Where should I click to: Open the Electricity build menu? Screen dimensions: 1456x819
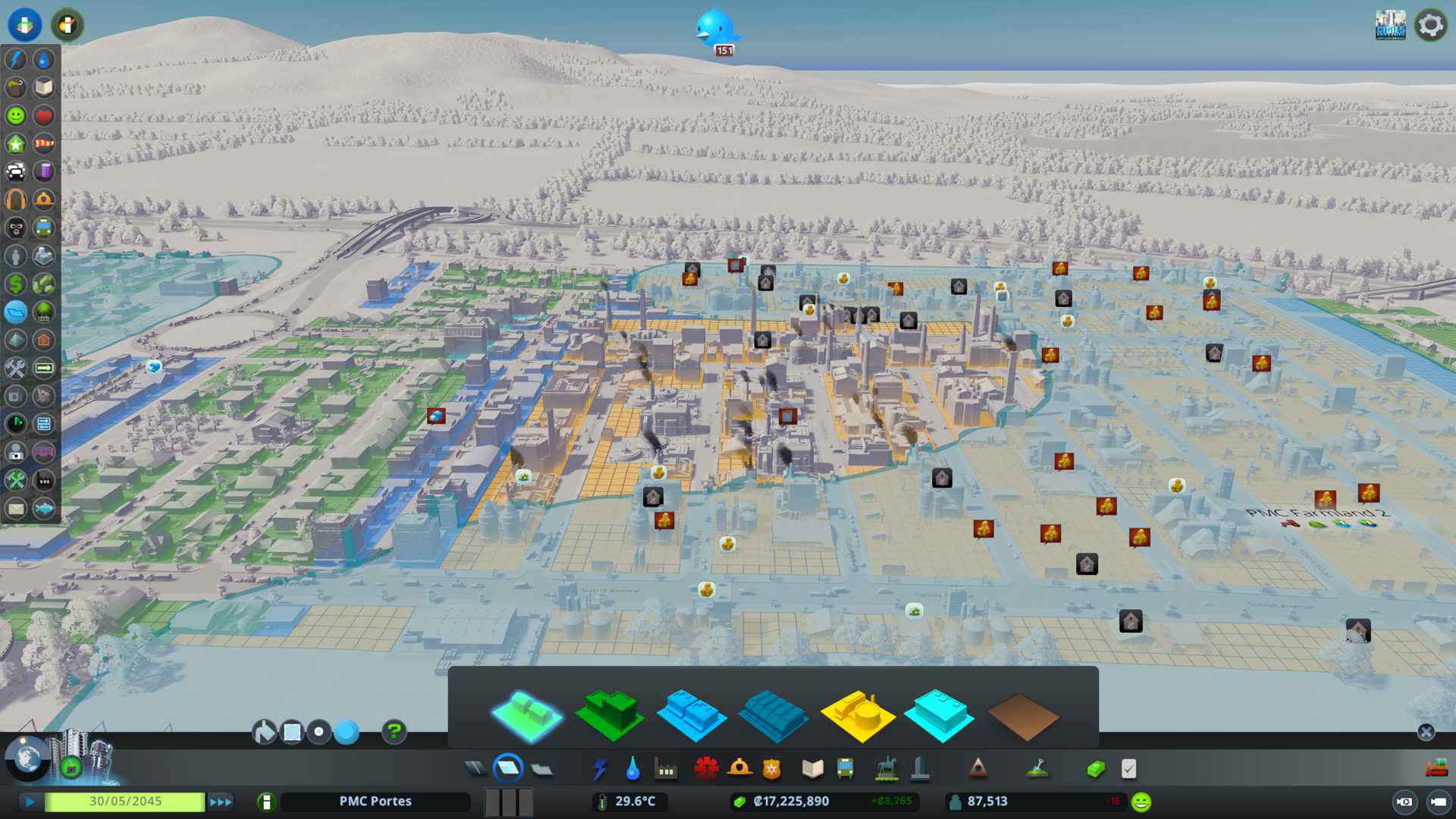tap(600, 769)
